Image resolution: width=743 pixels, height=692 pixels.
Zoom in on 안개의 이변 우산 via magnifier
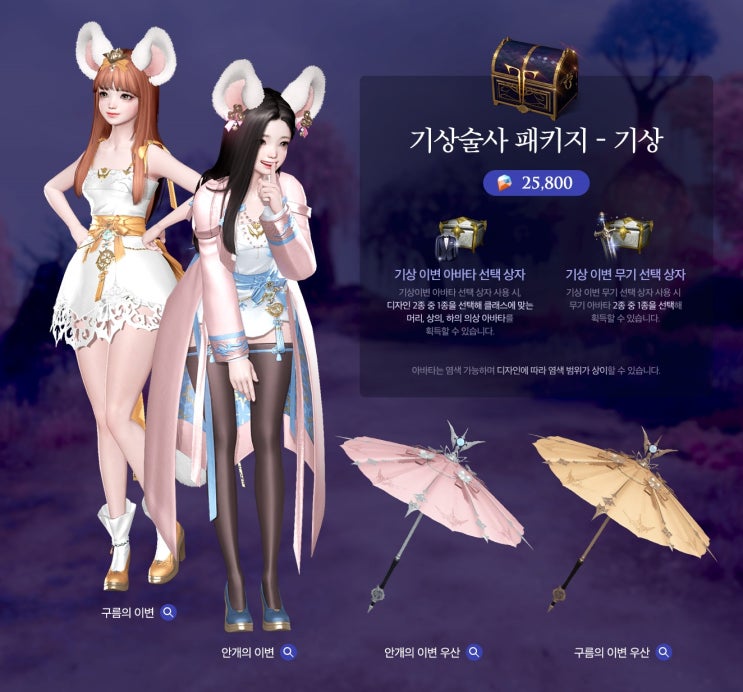pyautogui.click(x=474, y=652)
